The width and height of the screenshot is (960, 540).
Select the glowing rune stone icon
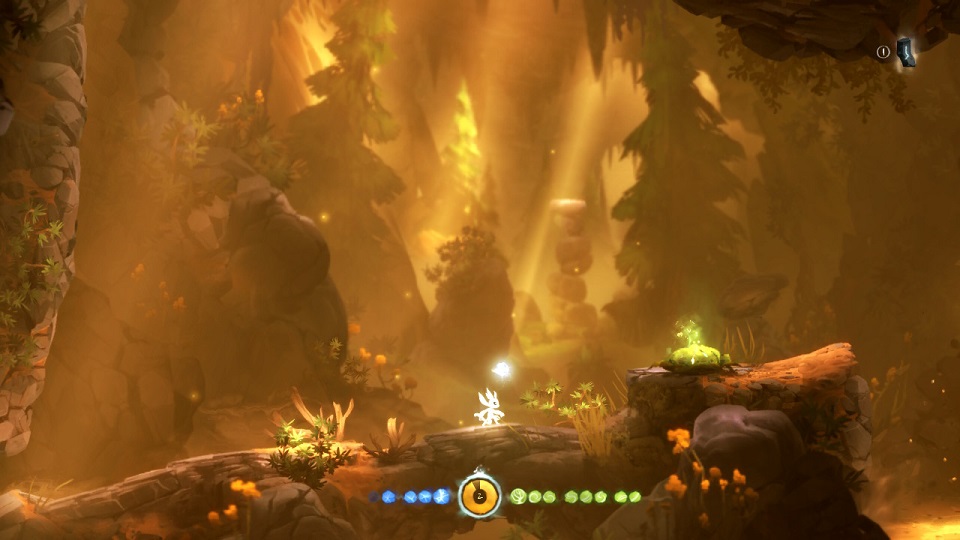click(x=906, y=52)
